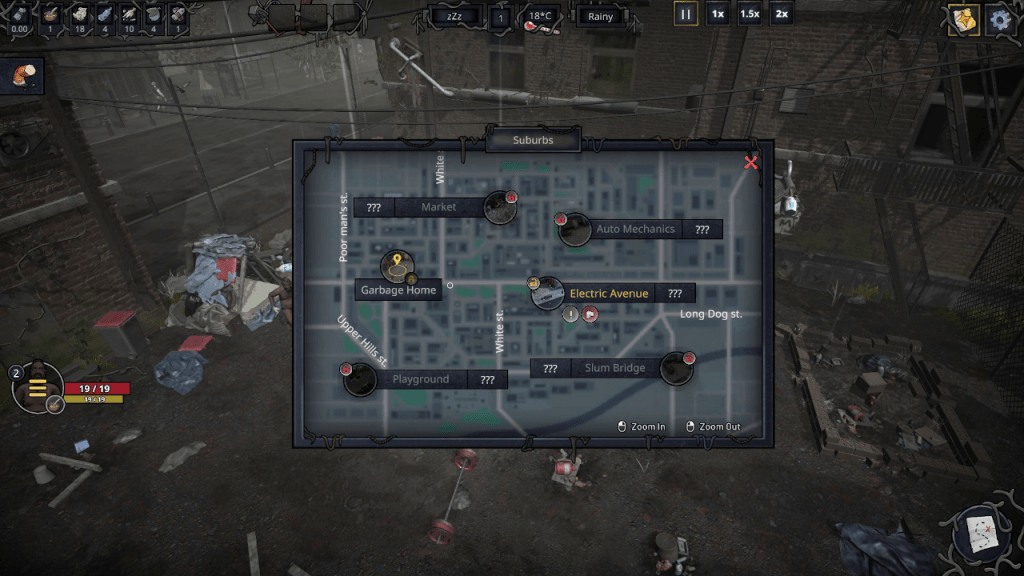This screenshot has width=1024, height=576.
Task: Set game speed to 2x
Action: 781,15
